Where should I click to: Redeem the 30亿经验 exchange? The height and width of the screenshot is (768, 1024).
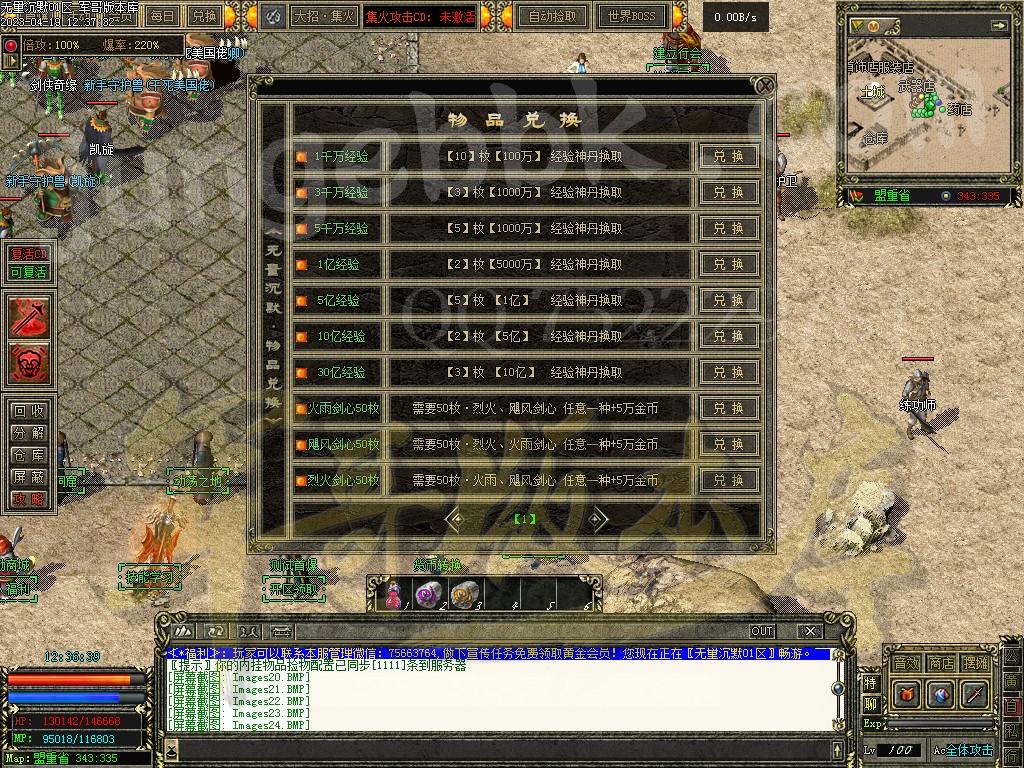728,373
